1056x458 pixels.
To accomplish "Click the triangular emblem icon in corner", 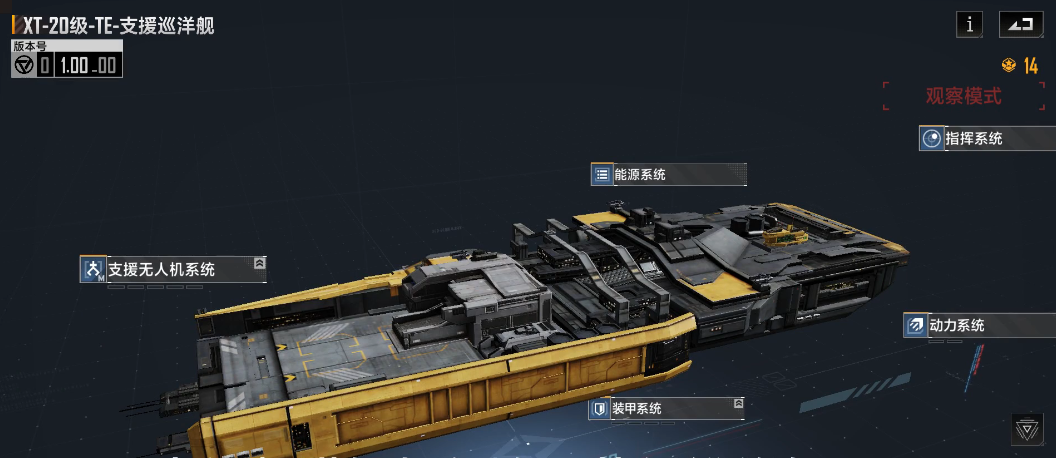I will 1026,429.
